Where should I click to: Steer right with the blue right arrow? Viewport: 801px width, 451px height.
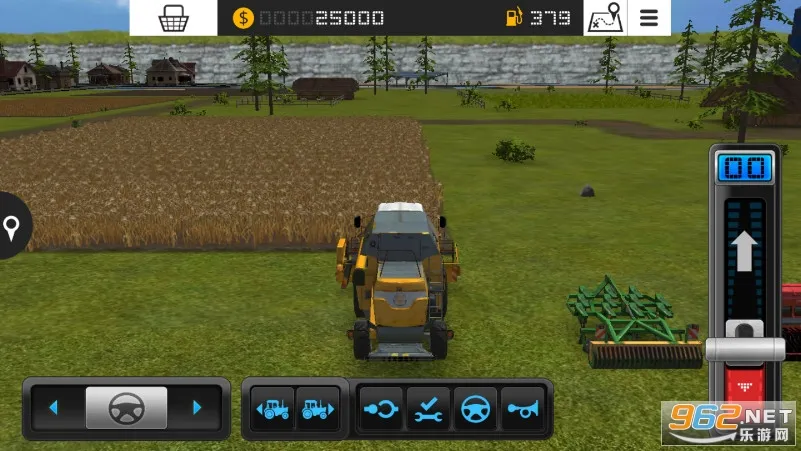(x=197, y=408)
